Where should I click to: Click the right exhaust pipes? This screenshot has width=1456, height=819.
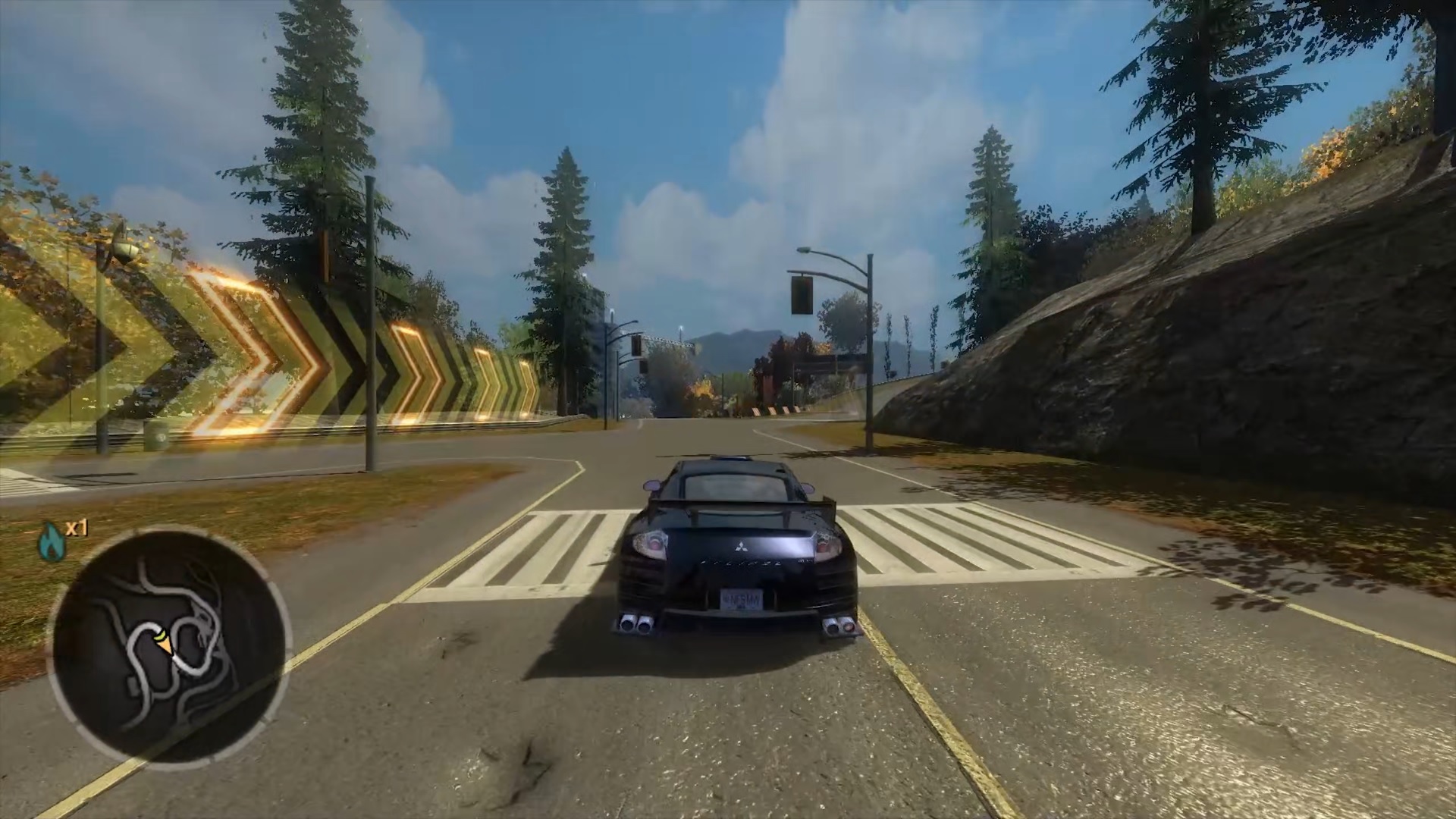pyautogui.click(x=839, y=626)
